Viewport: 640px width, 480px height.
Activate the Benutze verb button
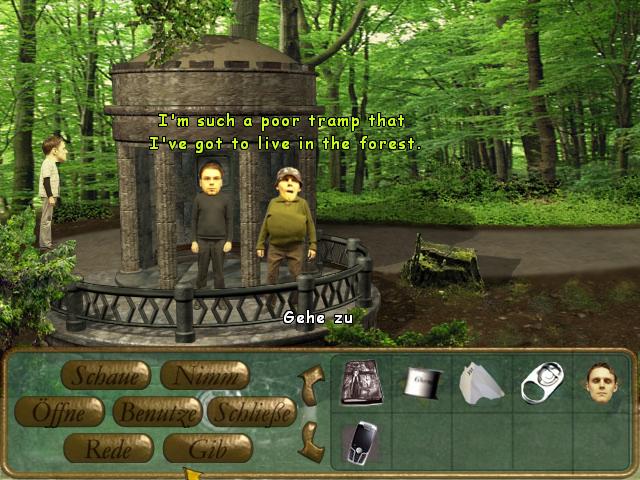pyautogui.click(x=157, y=411)
